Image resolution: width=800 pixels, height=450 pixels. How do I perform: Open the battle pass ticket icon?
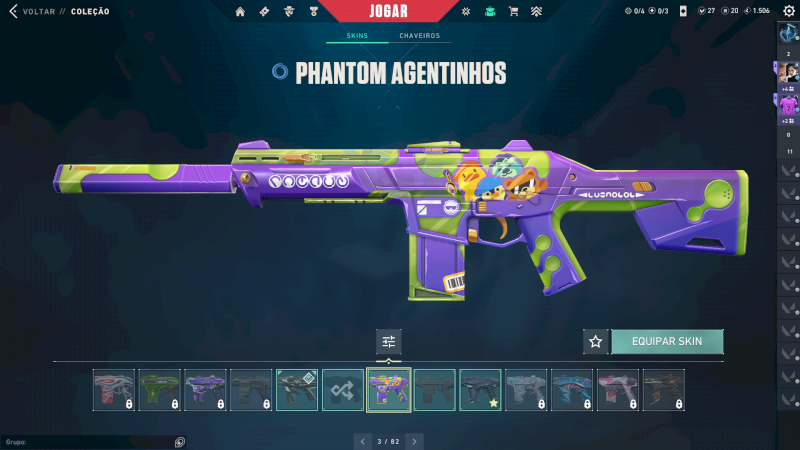point(264,11)
